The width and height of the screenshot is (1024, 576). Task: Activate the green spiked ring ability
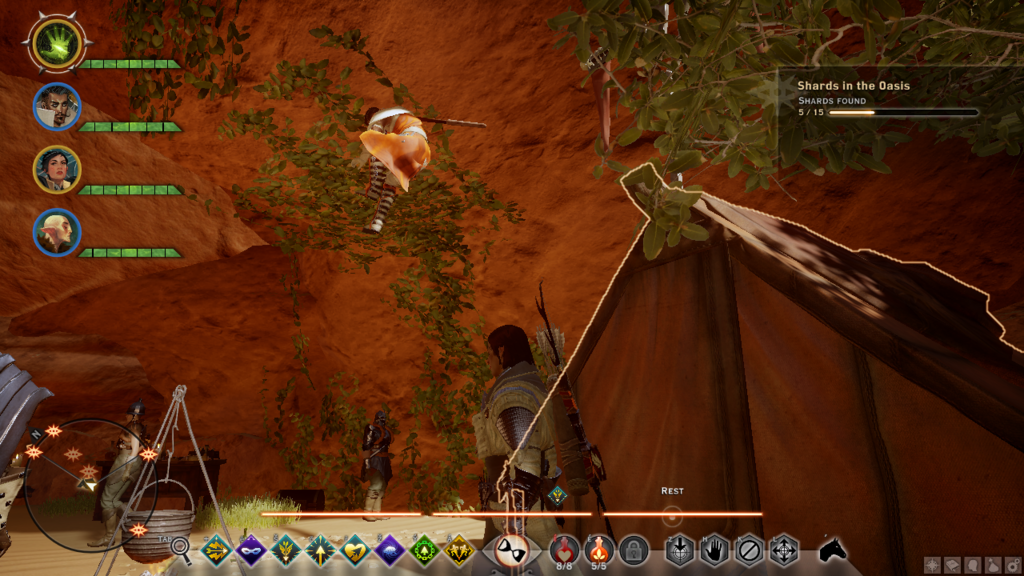pyautogui.click(x=424, y=549)
